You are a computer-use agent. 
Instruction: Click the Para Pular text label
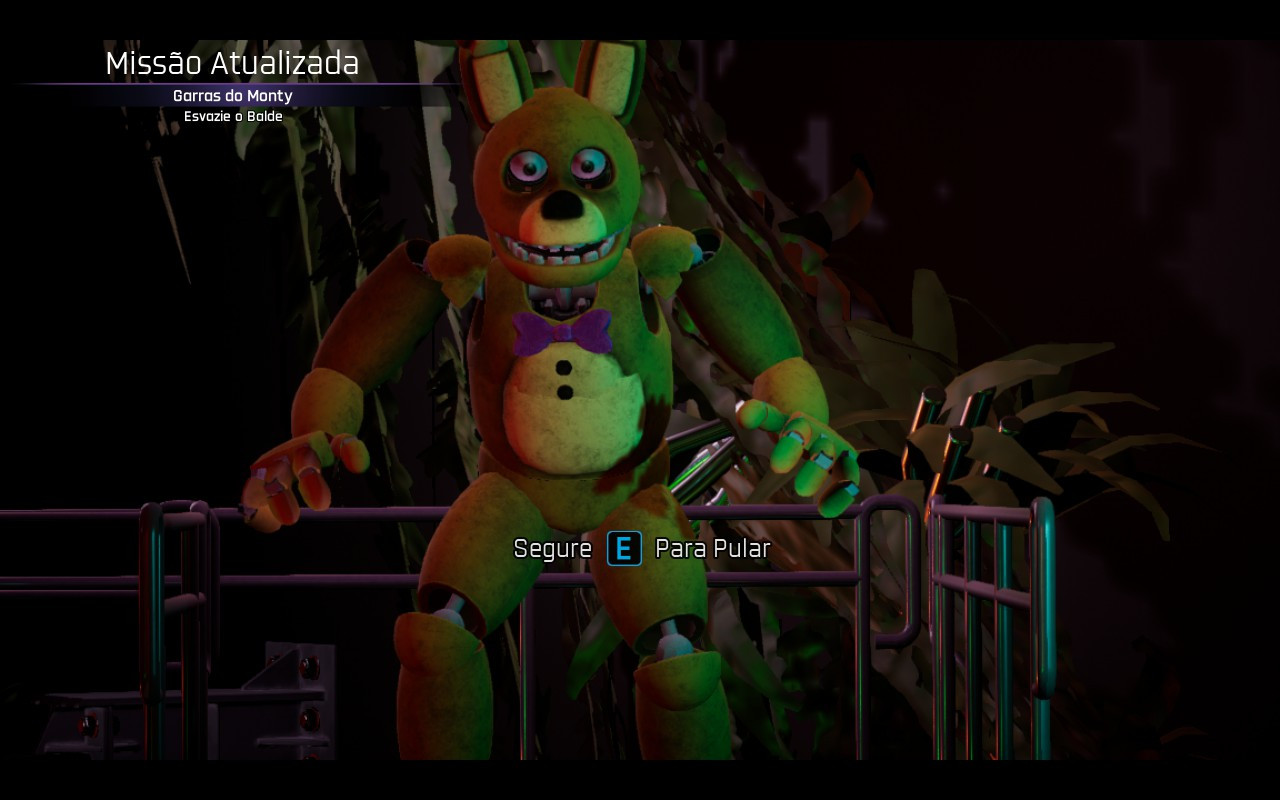(x=711, y=549)
